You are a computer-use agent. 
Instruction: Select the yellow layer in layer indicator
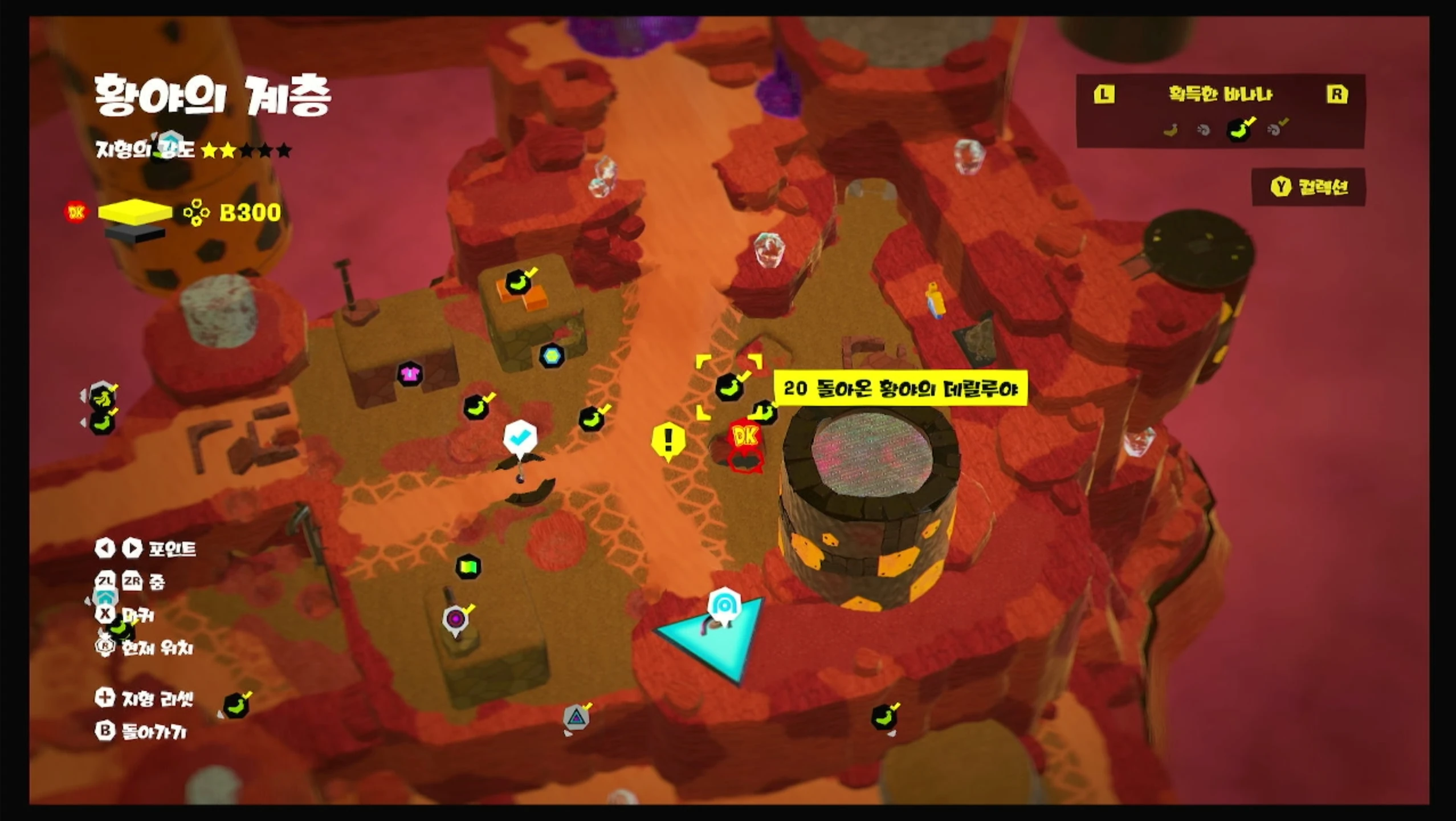(135, 212)
